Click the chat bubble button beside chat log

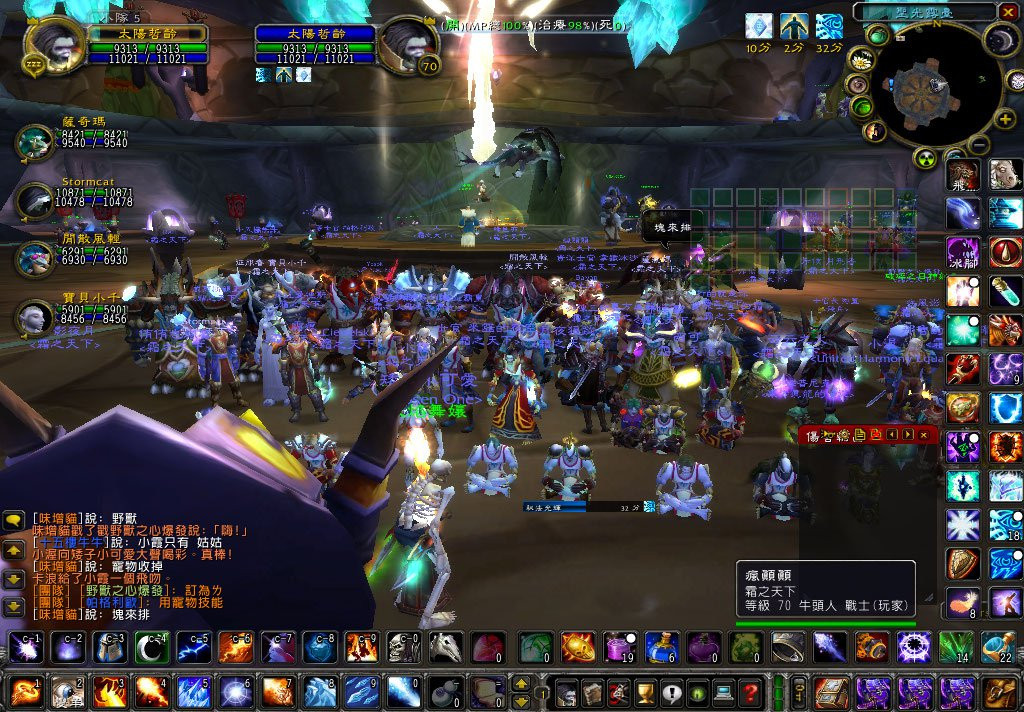click(14, 521)
